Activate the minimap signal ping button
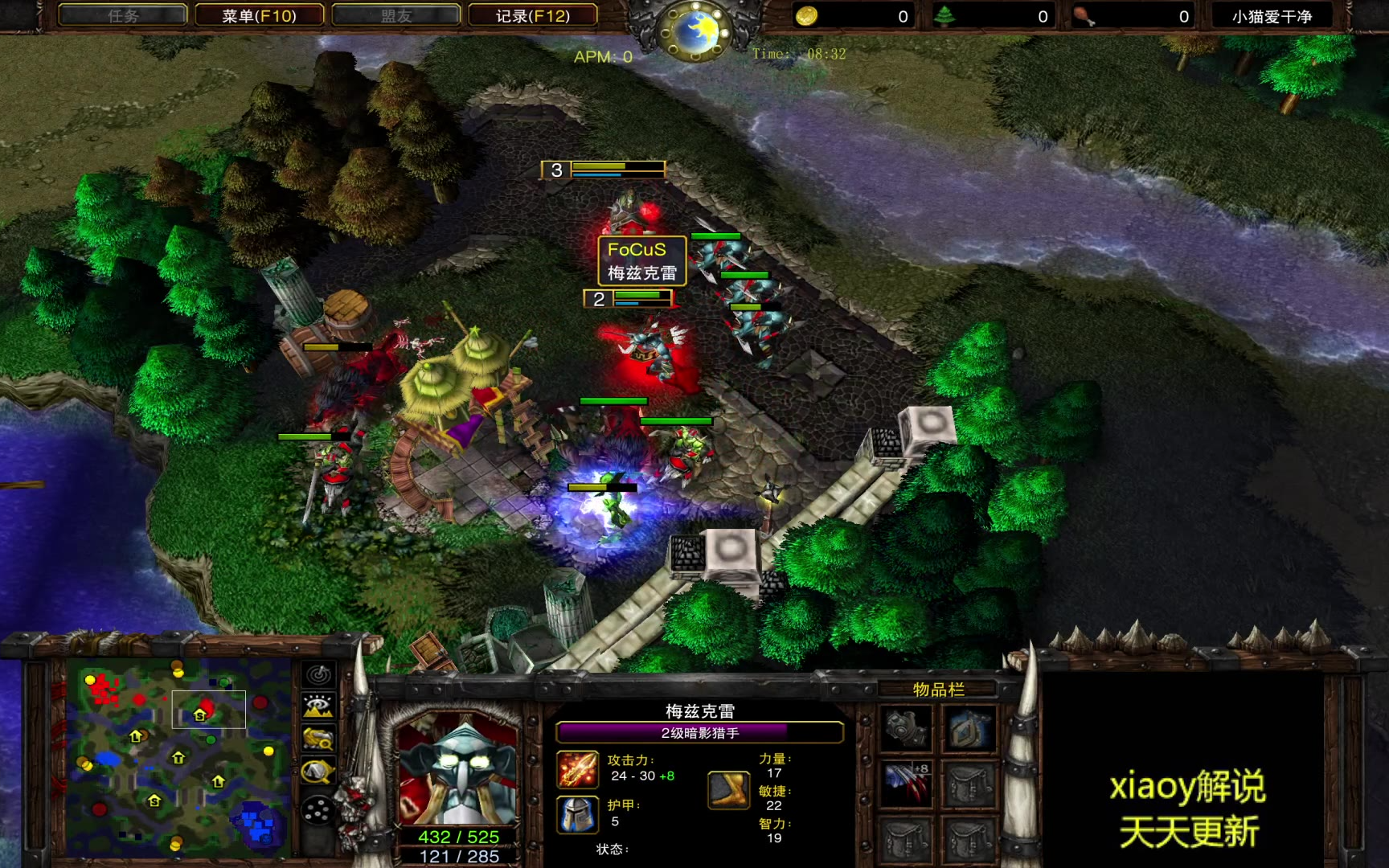1389x868 pixels. (x=318, y=675)
